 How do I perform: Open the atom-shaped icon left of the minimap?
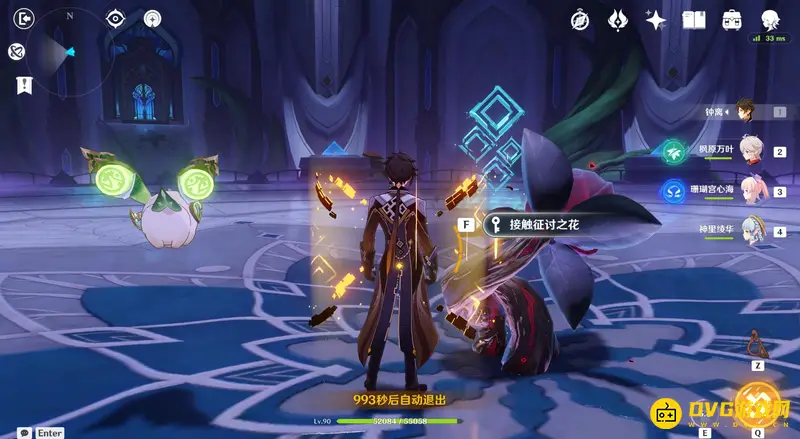16,52
